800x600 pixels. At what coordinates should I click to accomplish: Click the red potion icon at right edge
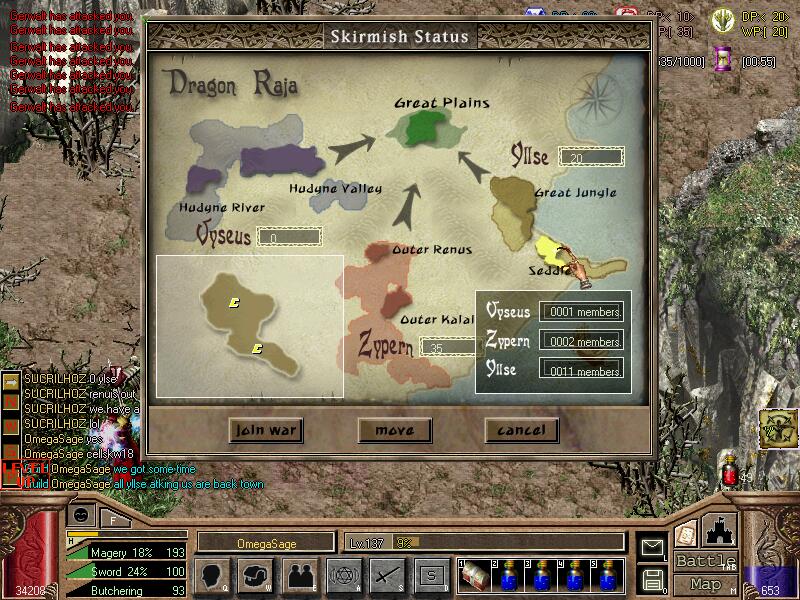point(729,470)
